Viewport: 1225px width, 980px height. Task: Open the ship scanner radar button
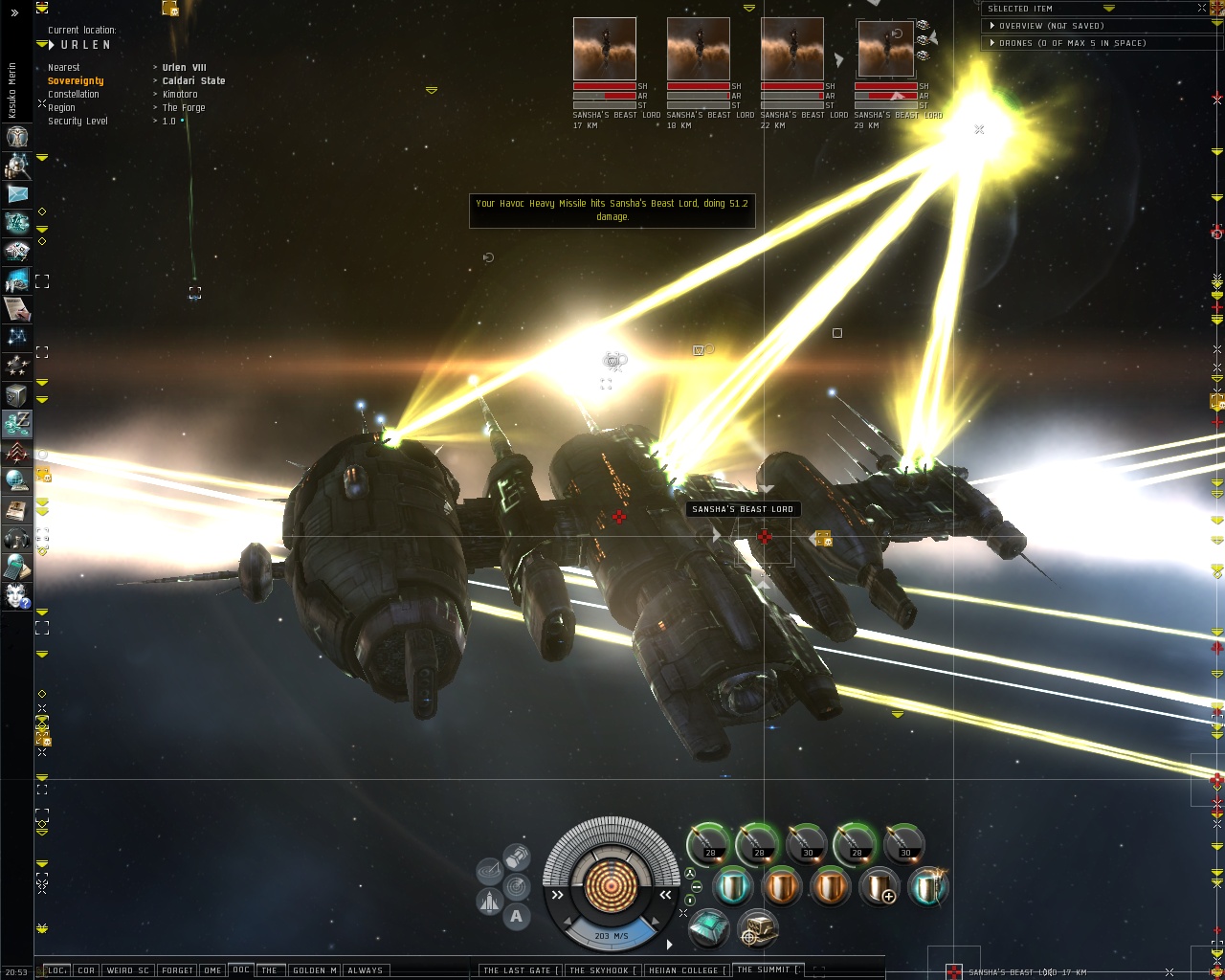tap(490, 871)
